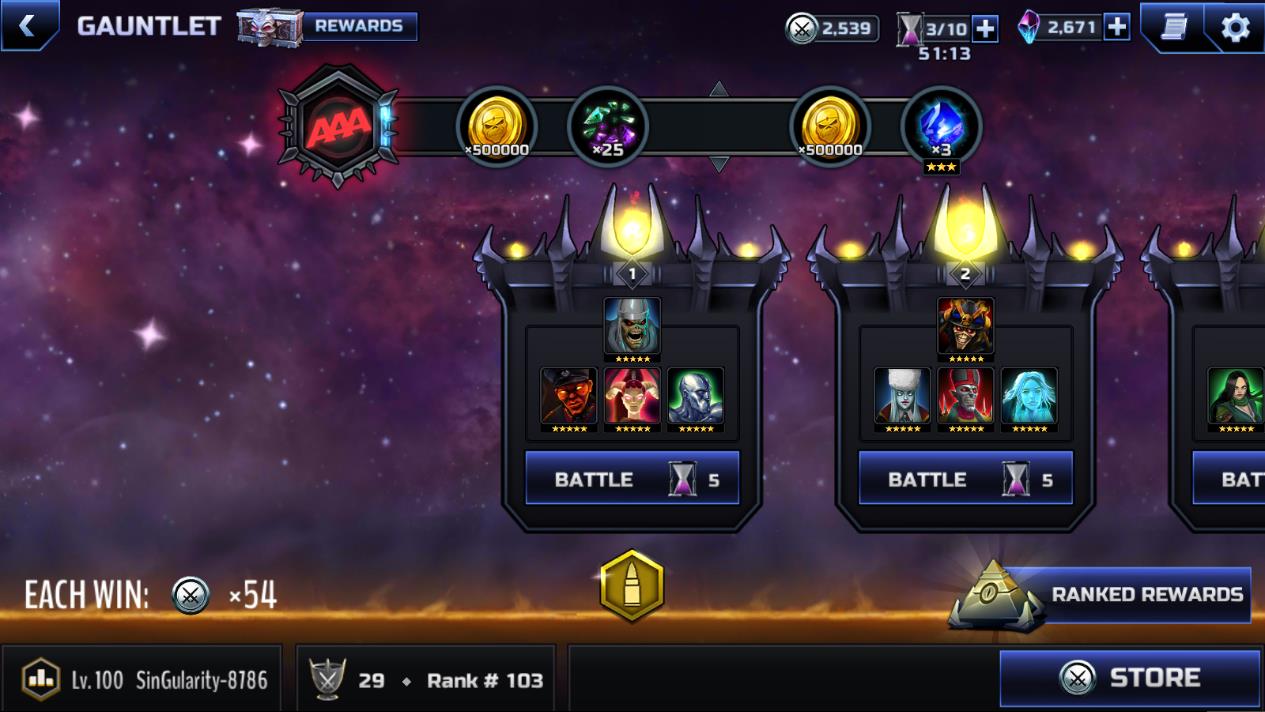The image size is (1265, 712).
Task: Click the up arrow above reward track
Action: (718, 89)
